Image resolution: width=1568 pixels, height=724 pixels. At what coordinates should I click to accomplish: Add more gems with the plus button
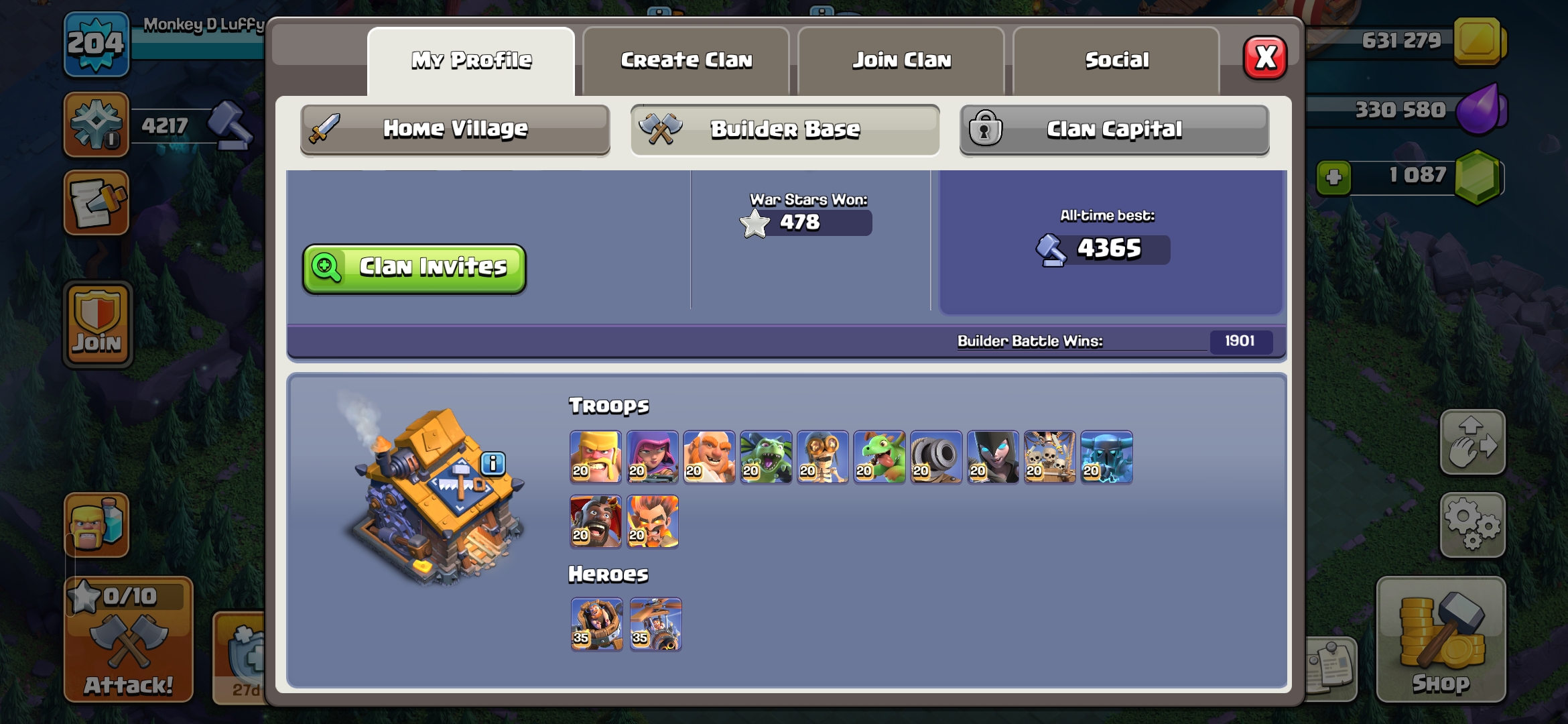pos(1333,178)
